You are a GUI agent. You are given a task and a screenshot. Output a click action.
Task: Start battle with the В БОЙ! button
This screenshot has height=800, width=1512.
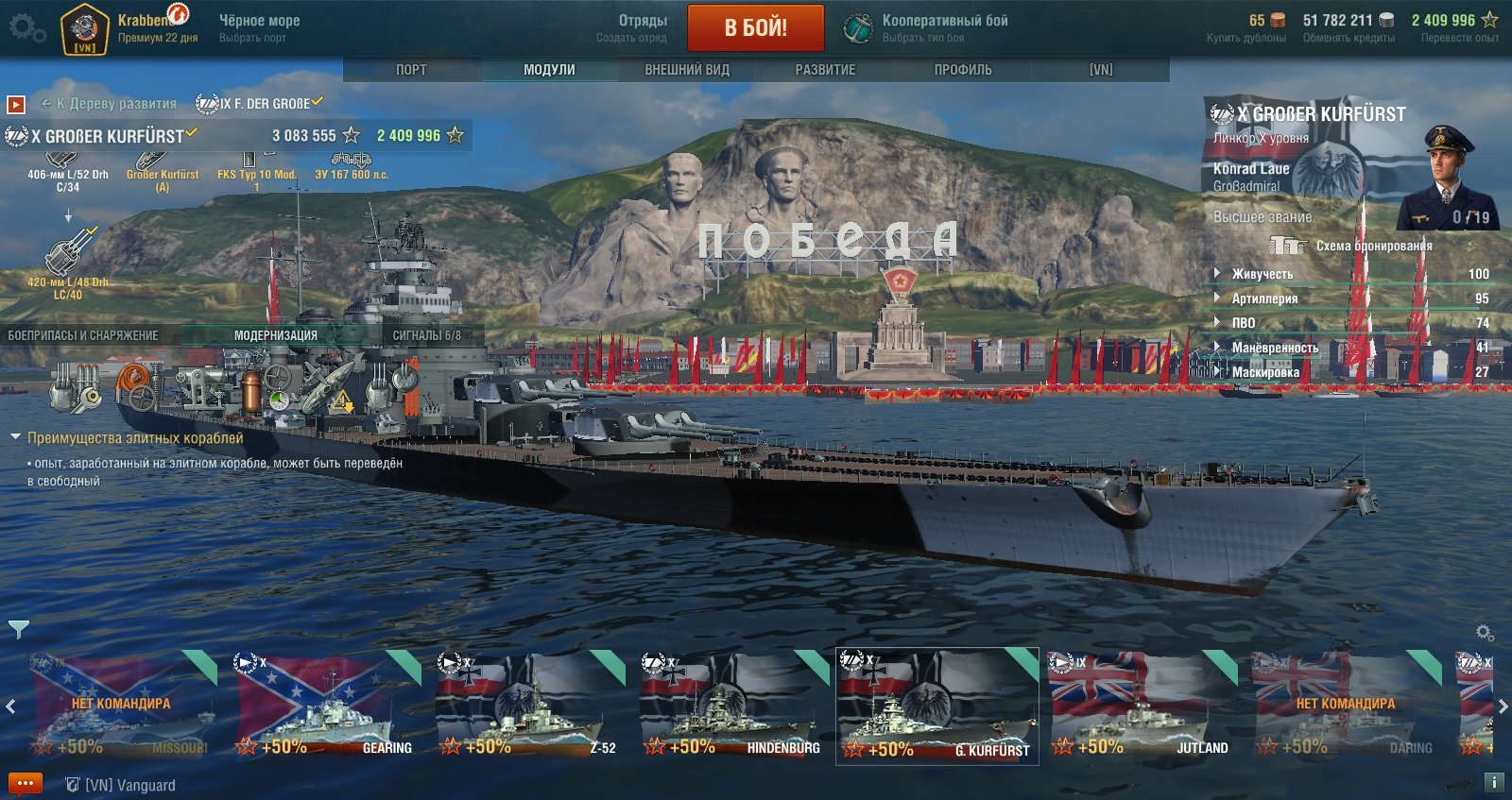[x=755, y=27]
